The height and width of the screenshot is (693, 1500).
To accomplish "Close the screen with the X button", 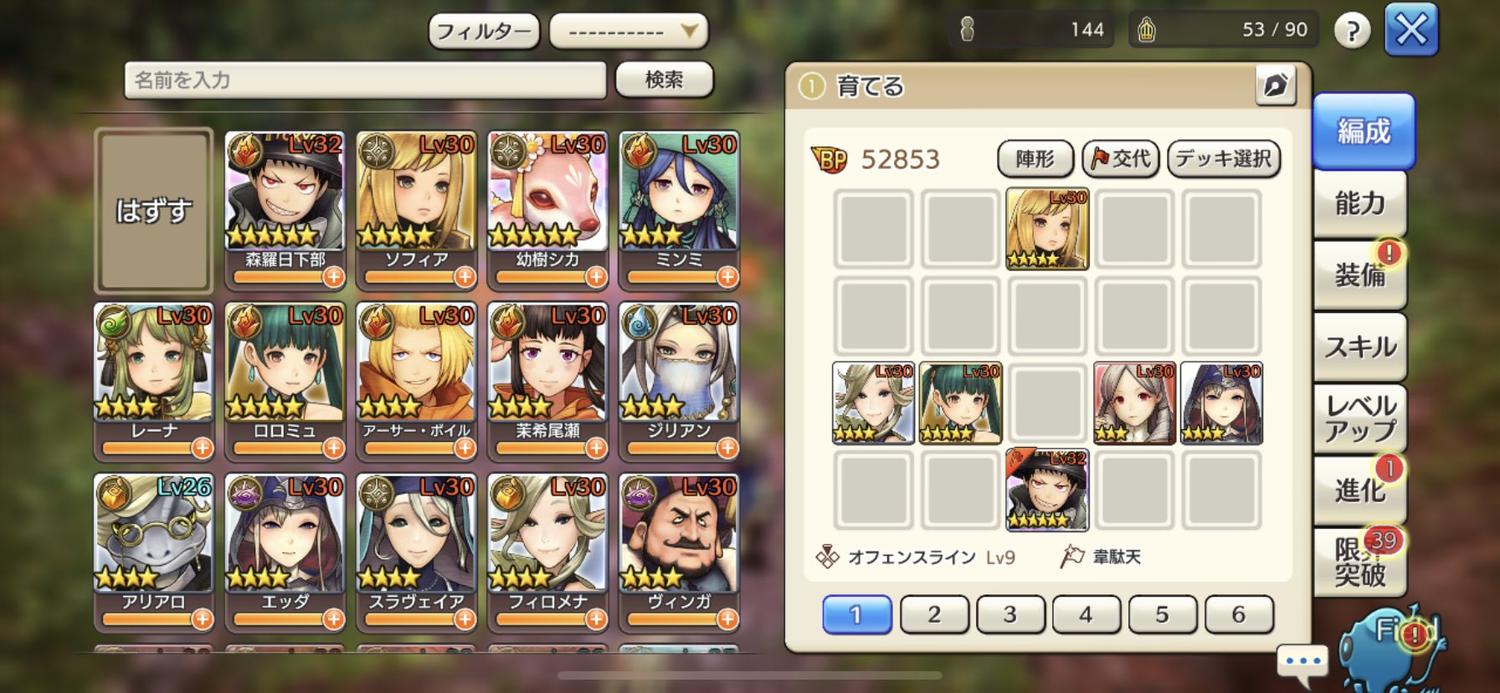I will coord(1411,30).
